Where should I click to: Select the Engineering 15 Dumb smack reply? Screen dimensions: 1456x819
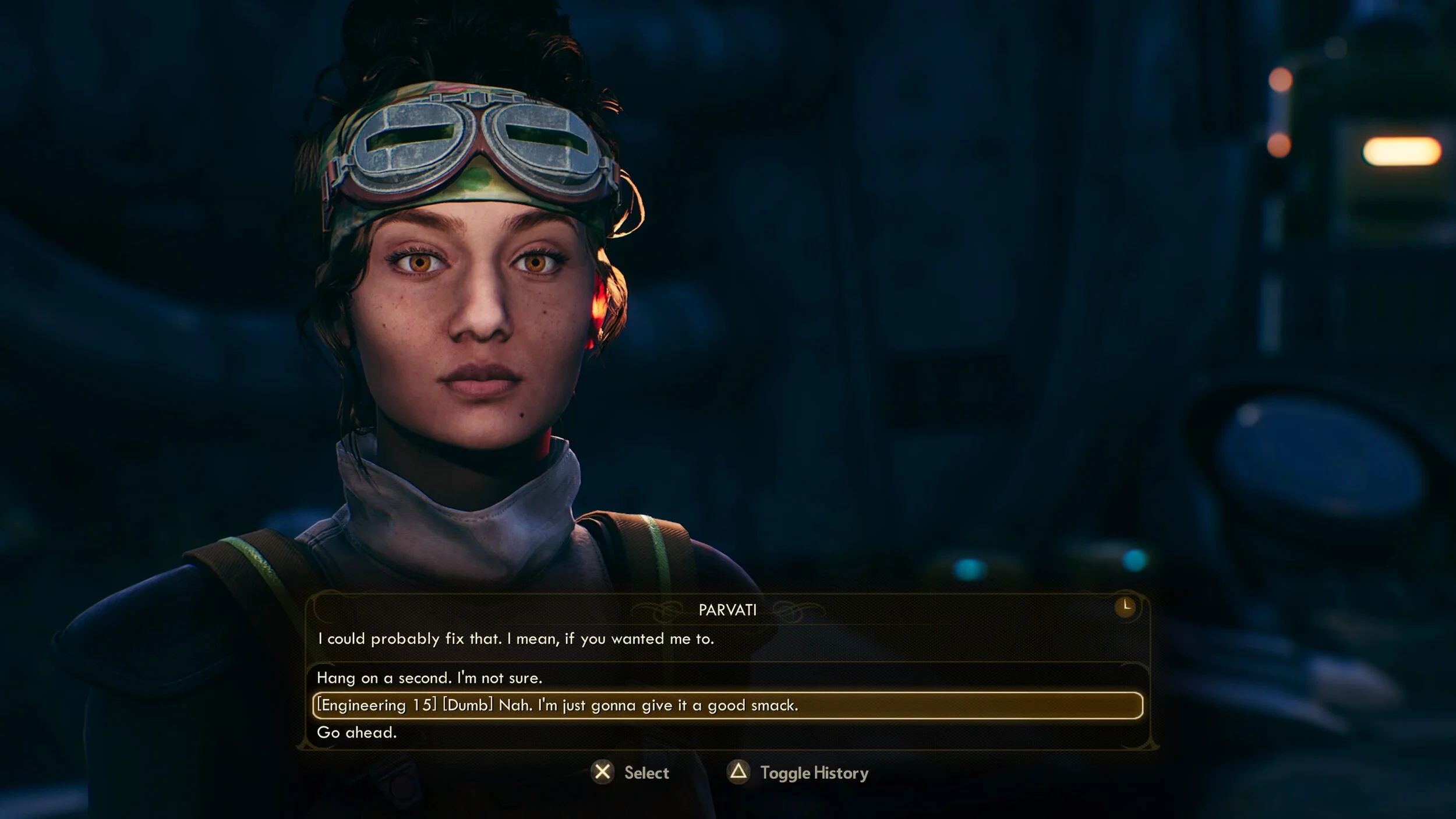tap(557, 705)
